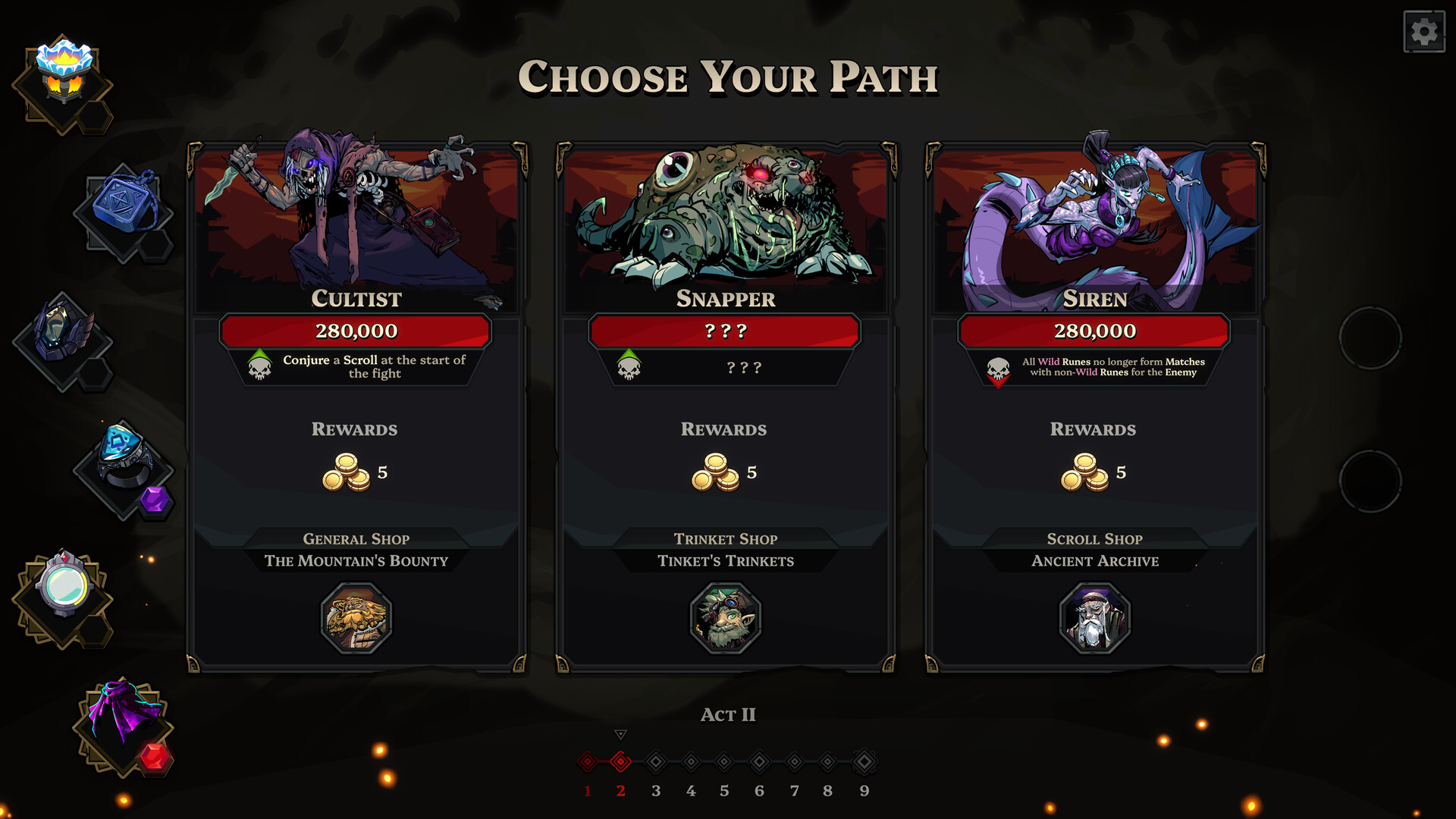
Task: Click Snapper's ??? health banner
Action: (724, 331)
